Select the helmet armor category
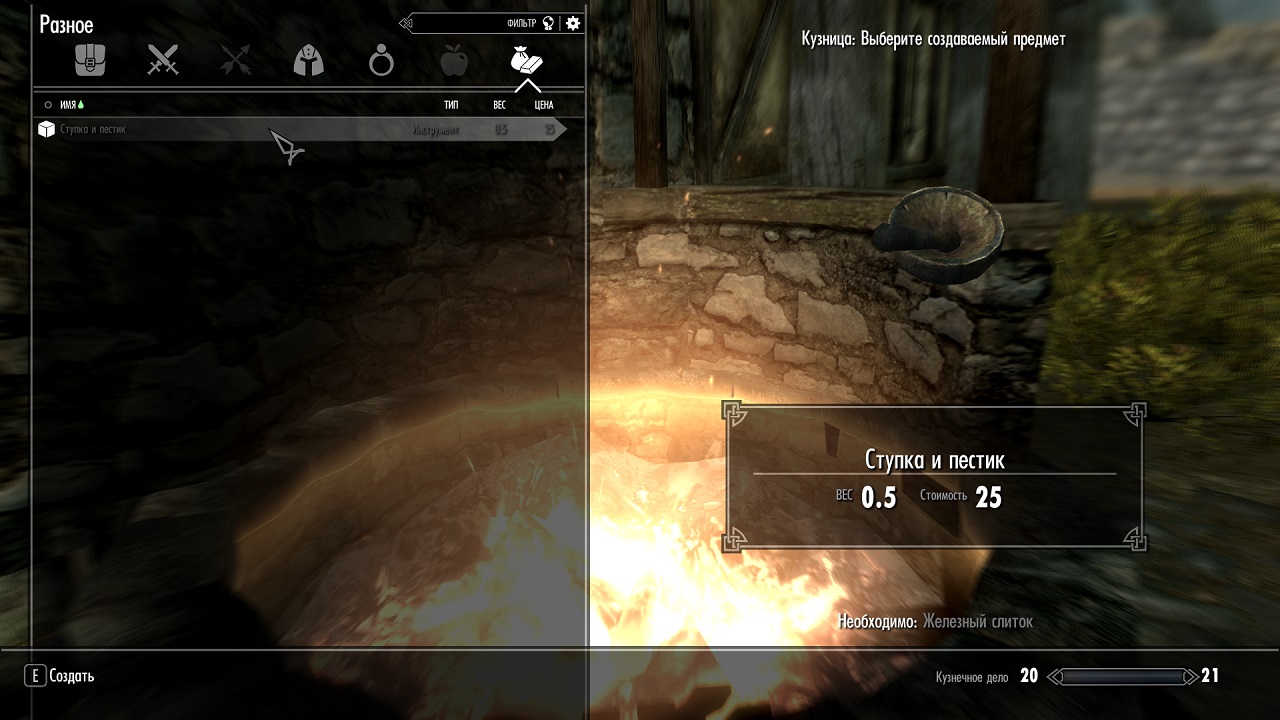The height and width of the screenshot is (720, 1280). point(308,62)
